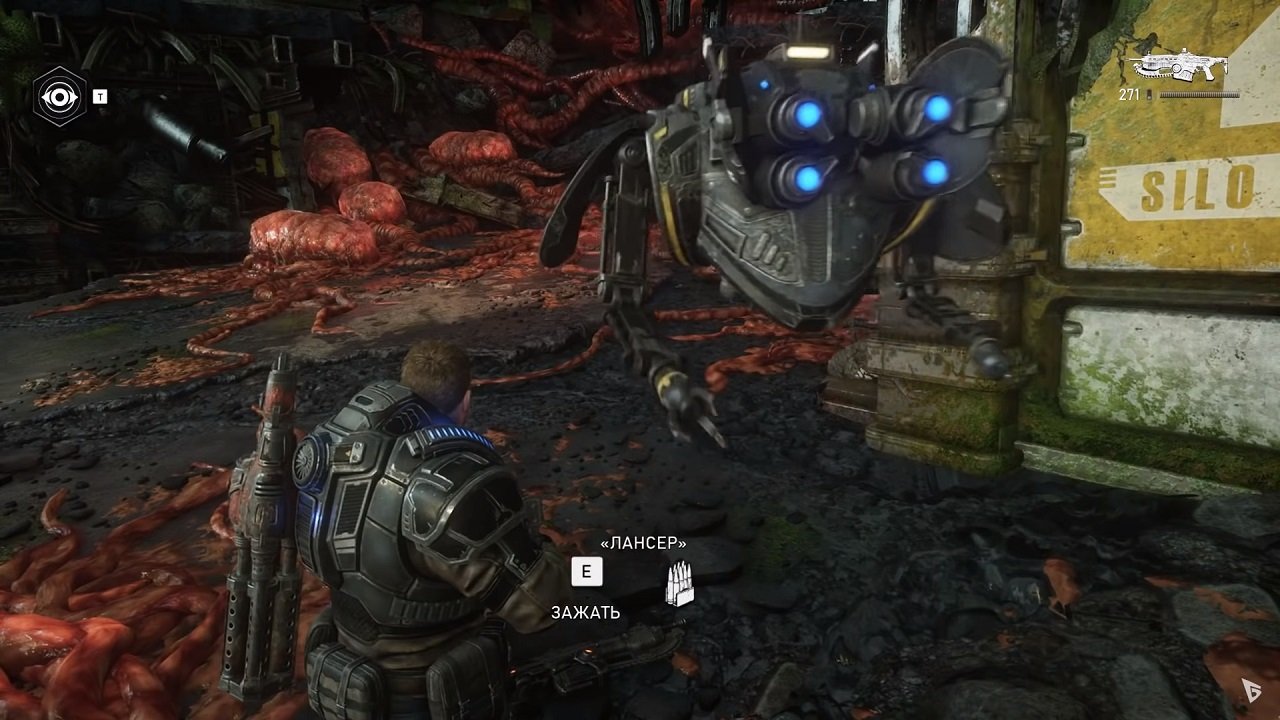The height and width of the screenshot is (720, 1280).
Task: Expand the «ЛАНСЕР» pickup prompt label
Action: [x=643, y=543]
